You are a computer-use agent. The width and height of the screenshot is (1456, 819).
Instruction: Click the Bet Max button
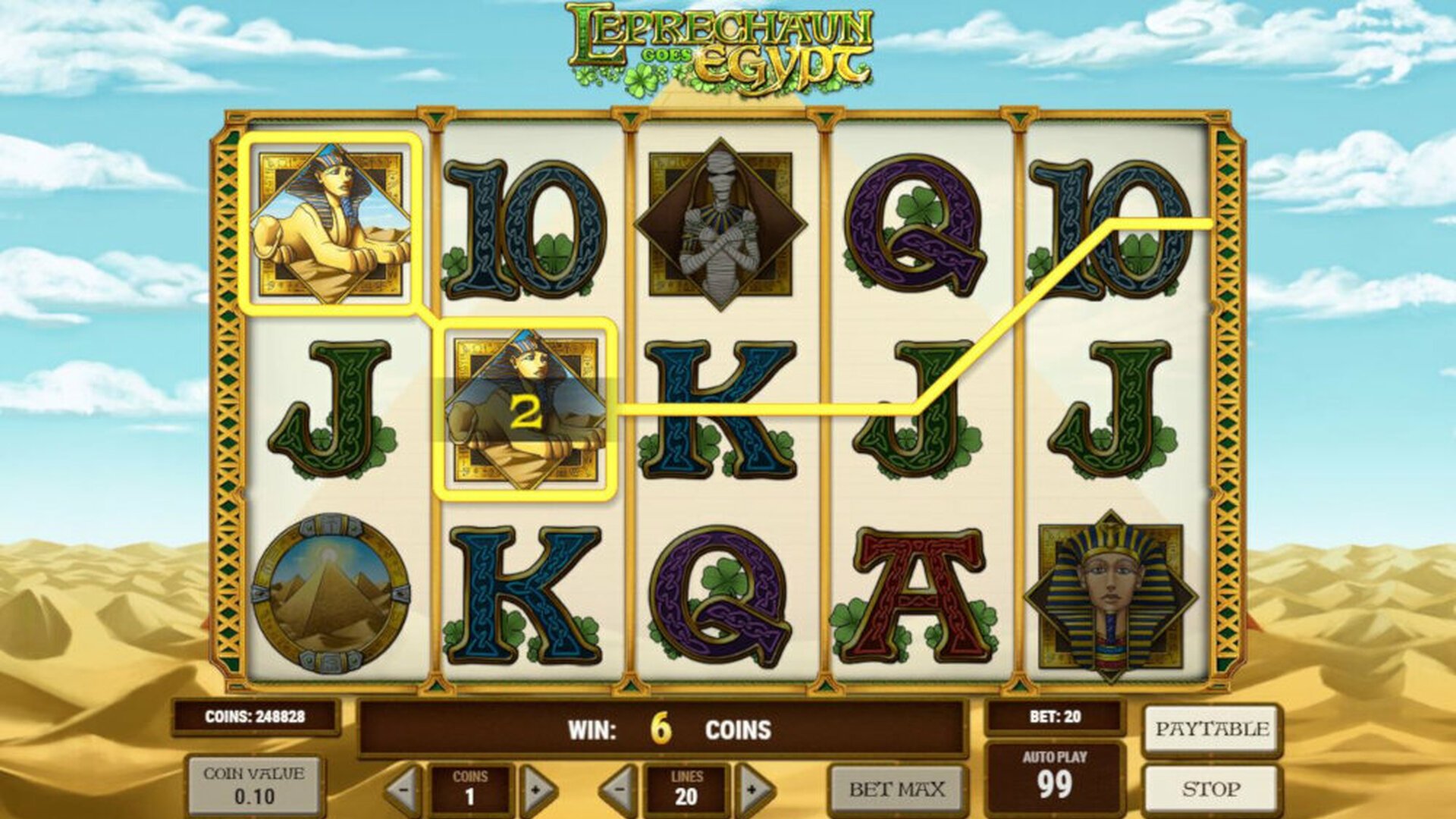896,789
